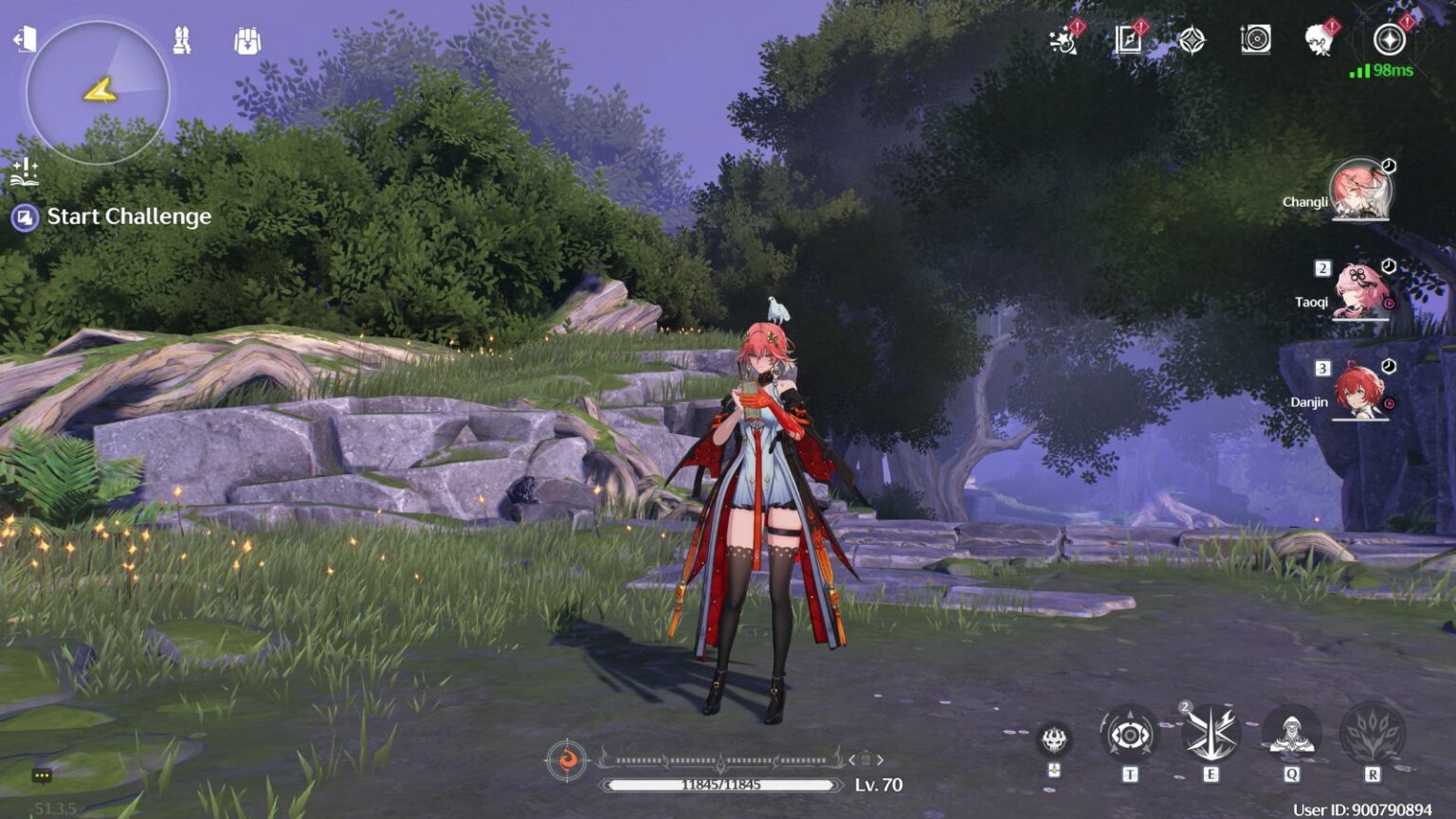Click the exit door icon

24,40
